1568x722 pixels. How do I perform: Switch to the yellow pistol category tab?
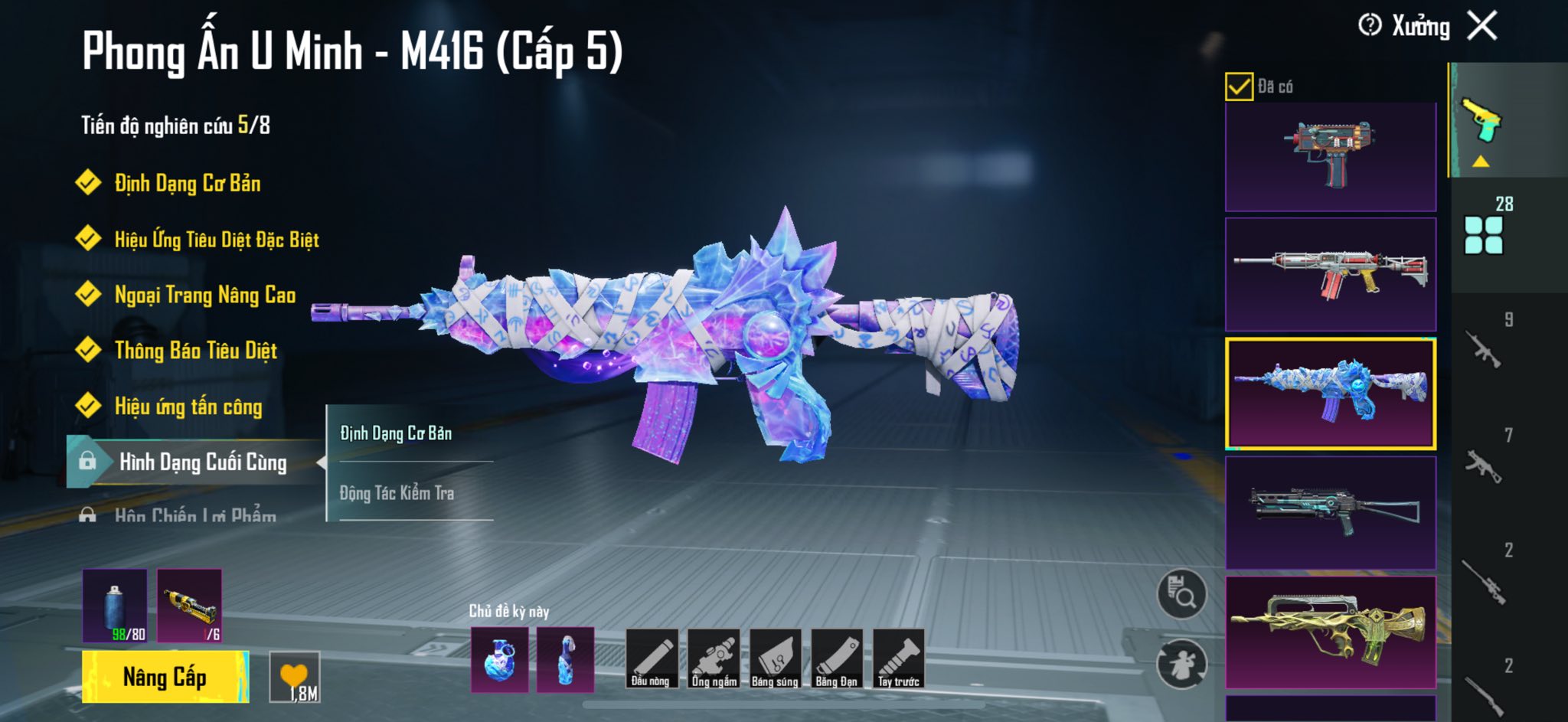[1481, 121]
